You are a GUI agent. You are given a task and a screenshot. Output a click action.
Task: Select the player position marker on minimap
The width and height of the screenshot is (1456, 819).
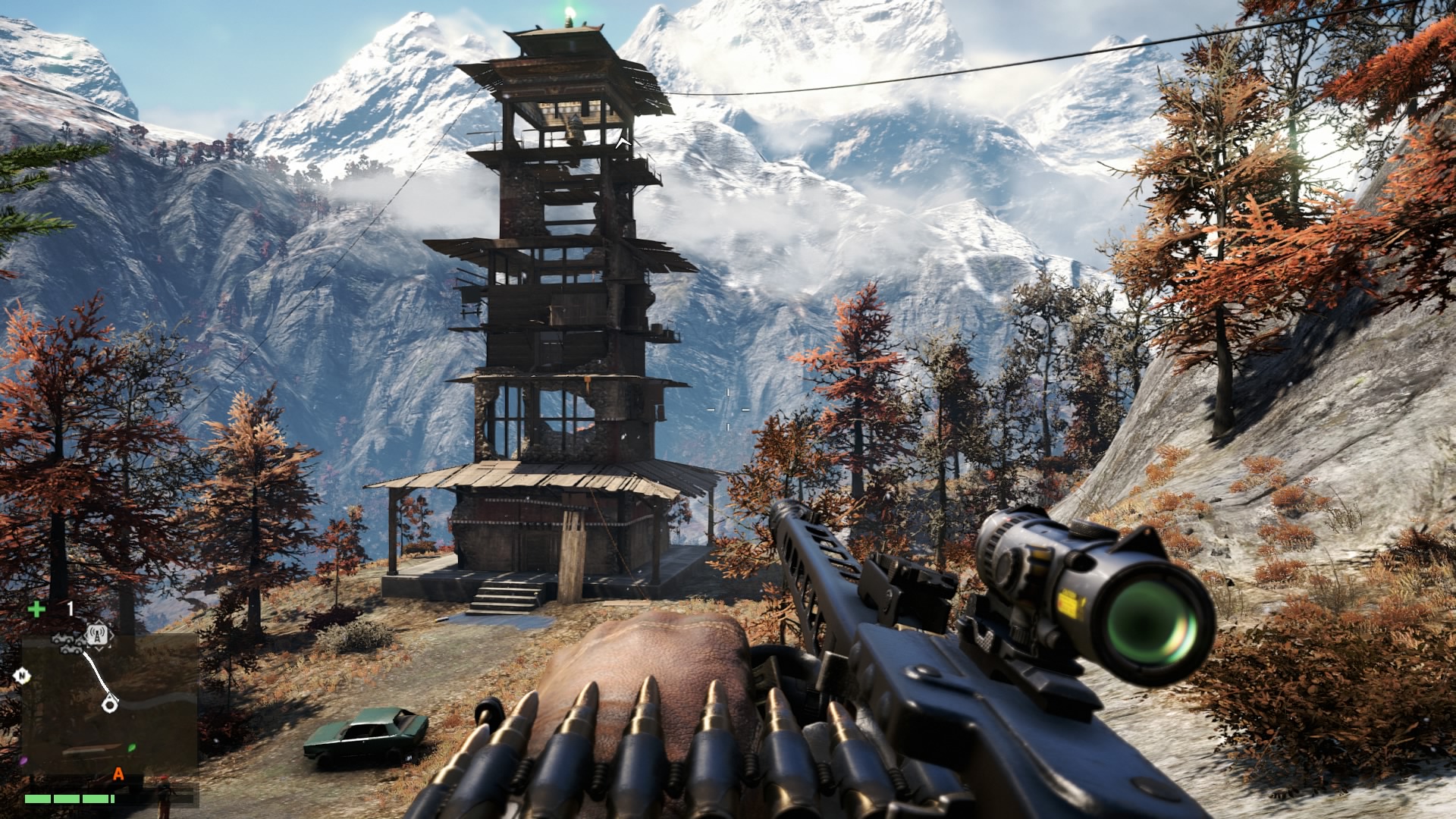click(x=110, y=705)
